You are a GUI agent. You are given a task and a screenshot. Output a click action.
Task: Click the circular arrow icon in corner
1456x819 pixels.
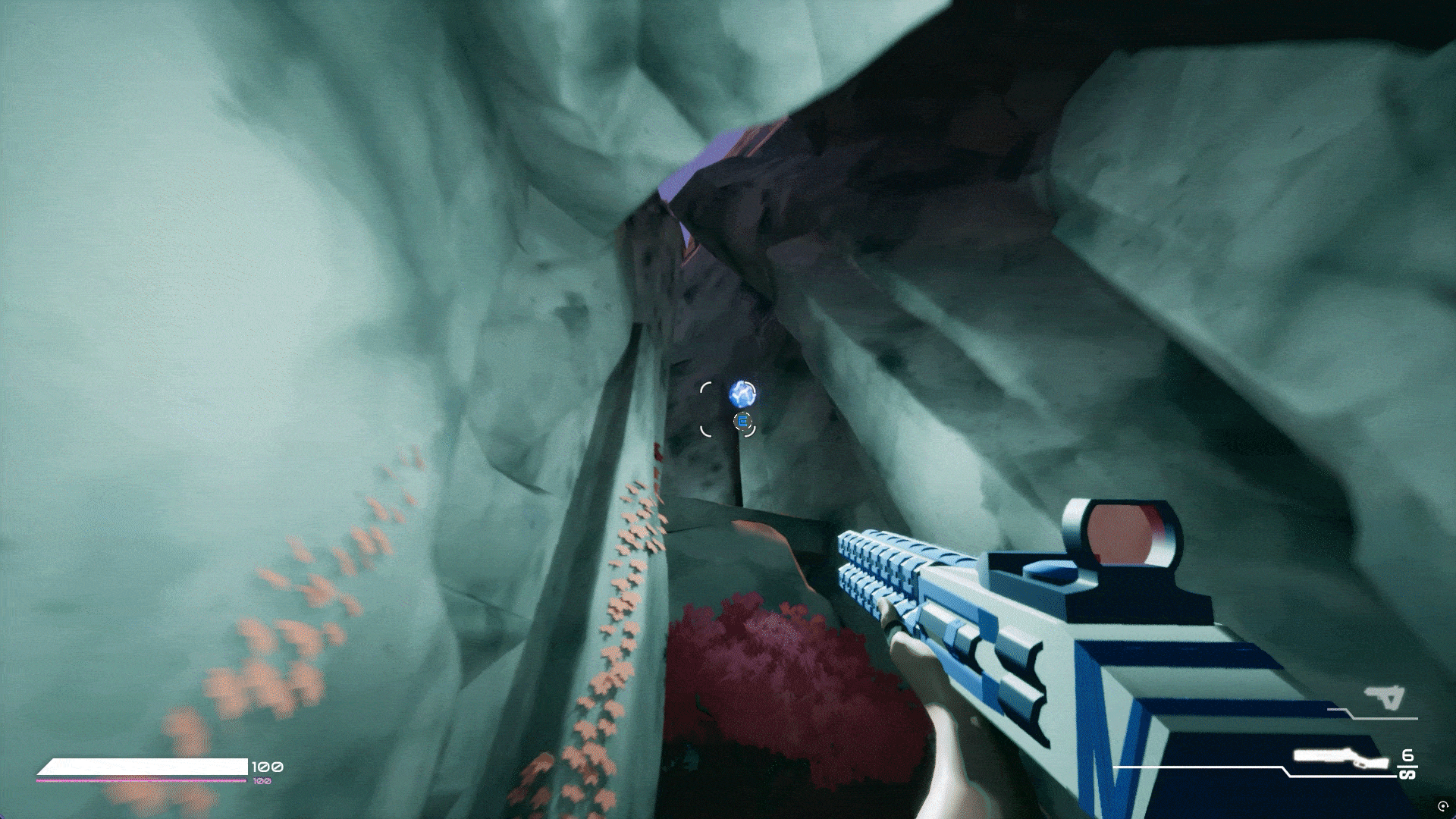(x=1442, y=806)
